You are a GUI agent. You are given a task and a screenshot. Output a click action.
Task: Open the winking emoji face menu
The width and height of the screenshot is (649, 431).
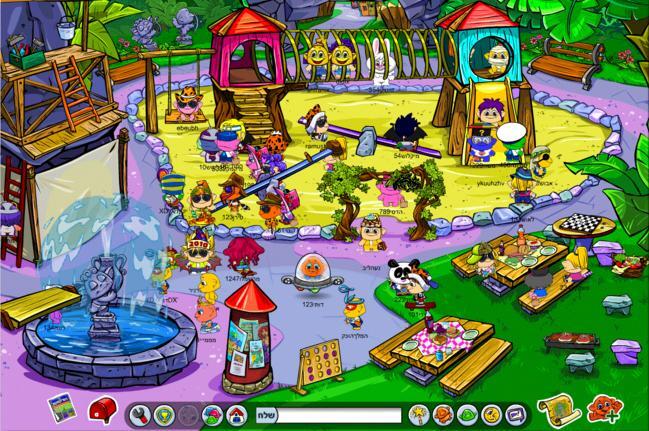(x=490, y=413)
